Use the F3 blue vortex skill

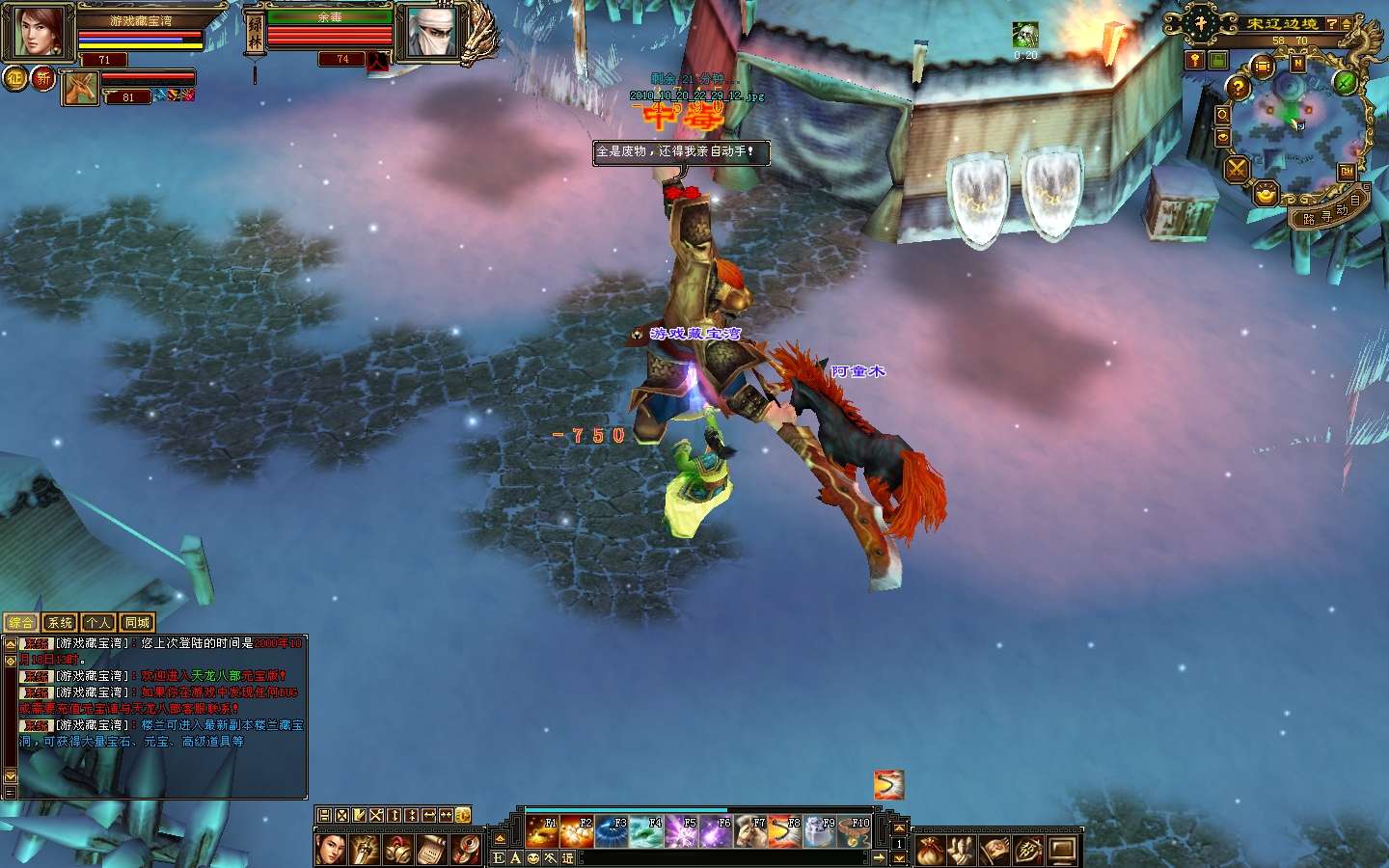[611, 831]
